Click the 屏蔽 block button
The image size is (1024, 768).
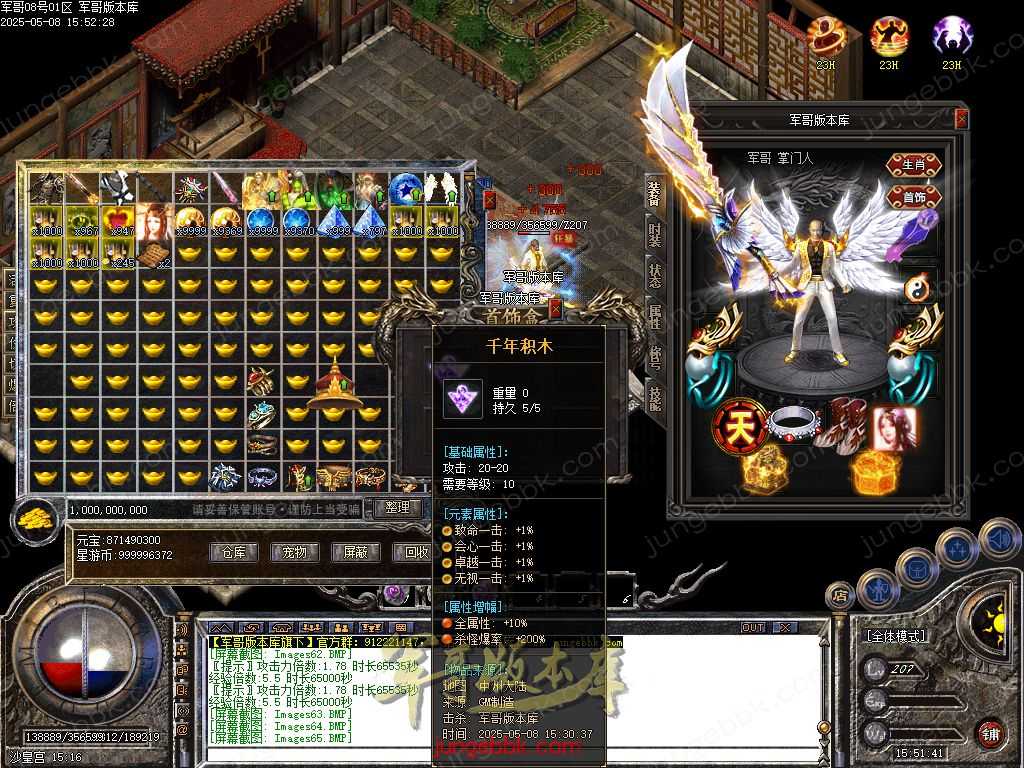(x=355, y=552)
